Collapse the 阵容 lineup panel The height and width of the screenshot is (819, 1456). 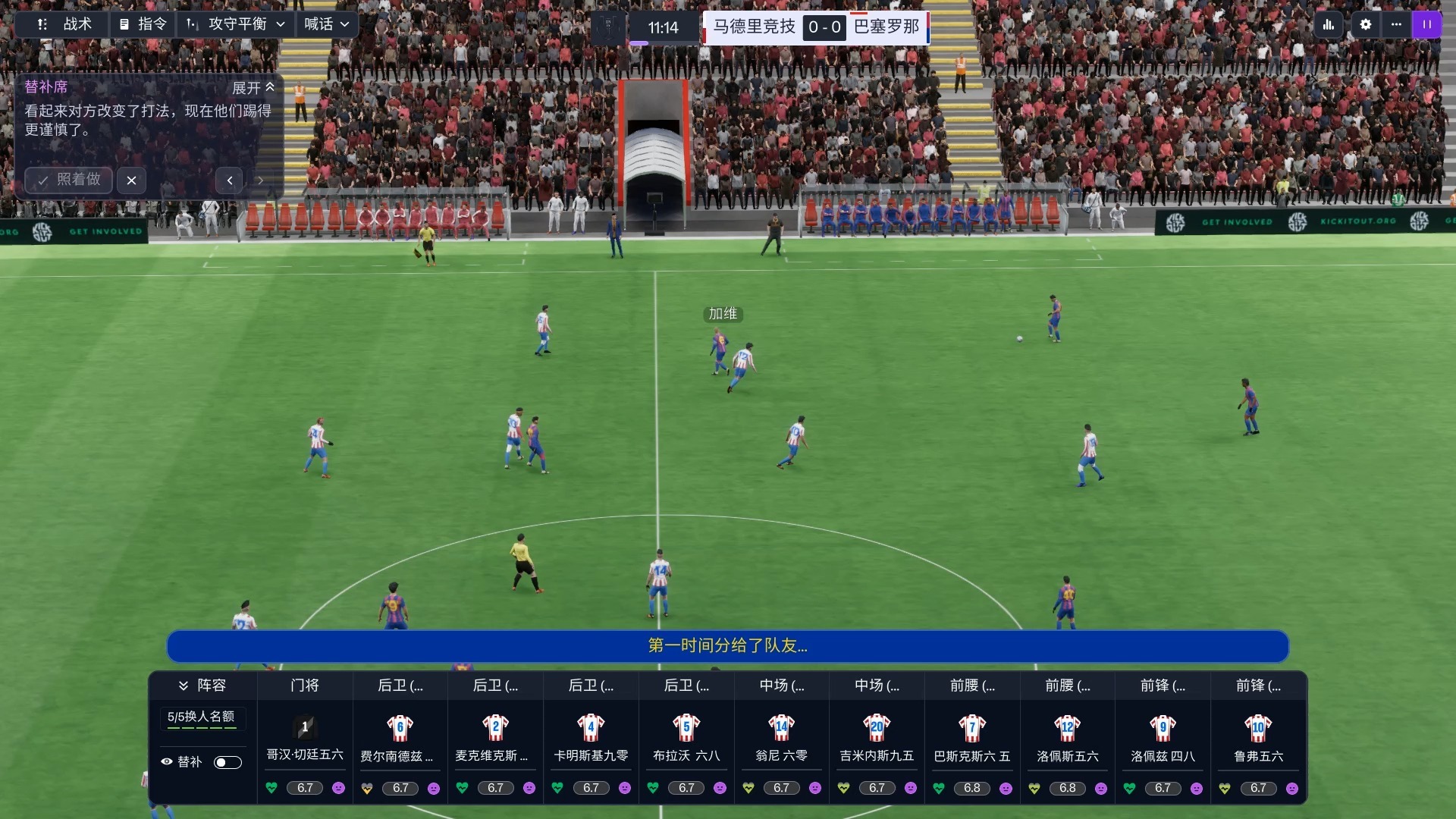pyautogui.click(x=202, y=686)
